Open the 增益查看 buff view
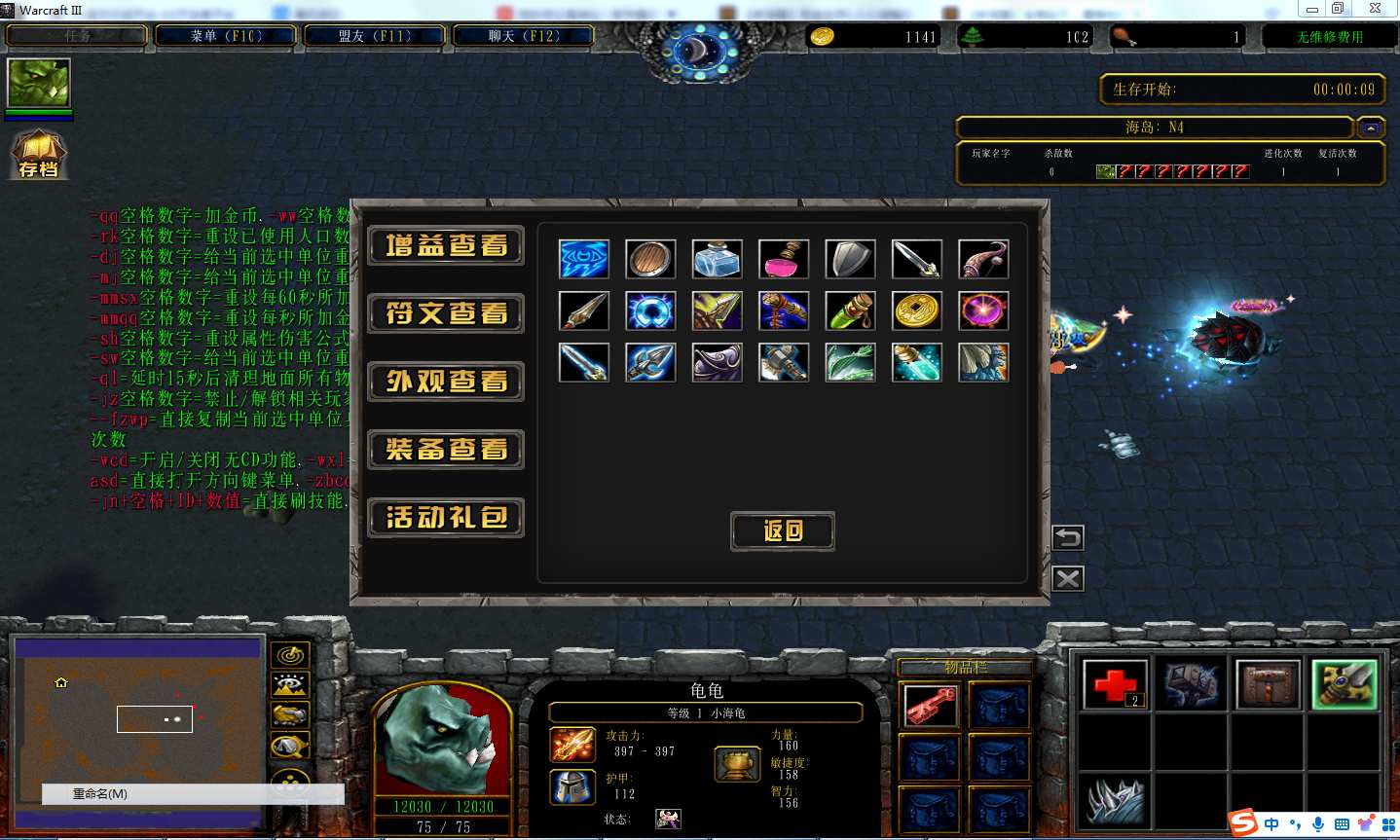This screenshot has width=1400, height=840. 446,245
